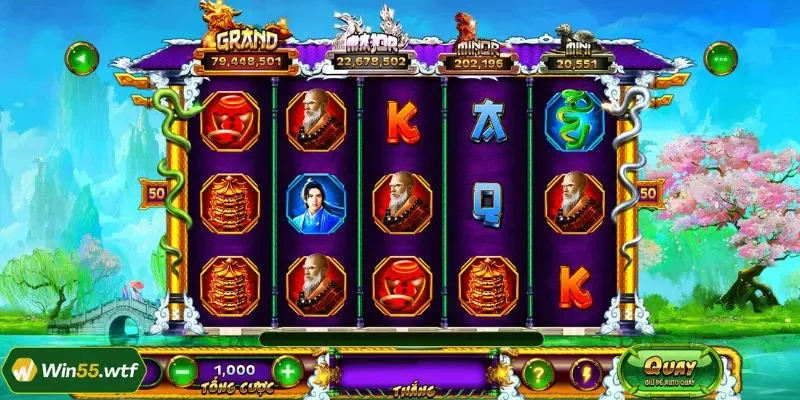Open the help question mark button
This screenshot has width=800, height=400.
[x=539, y=374]
